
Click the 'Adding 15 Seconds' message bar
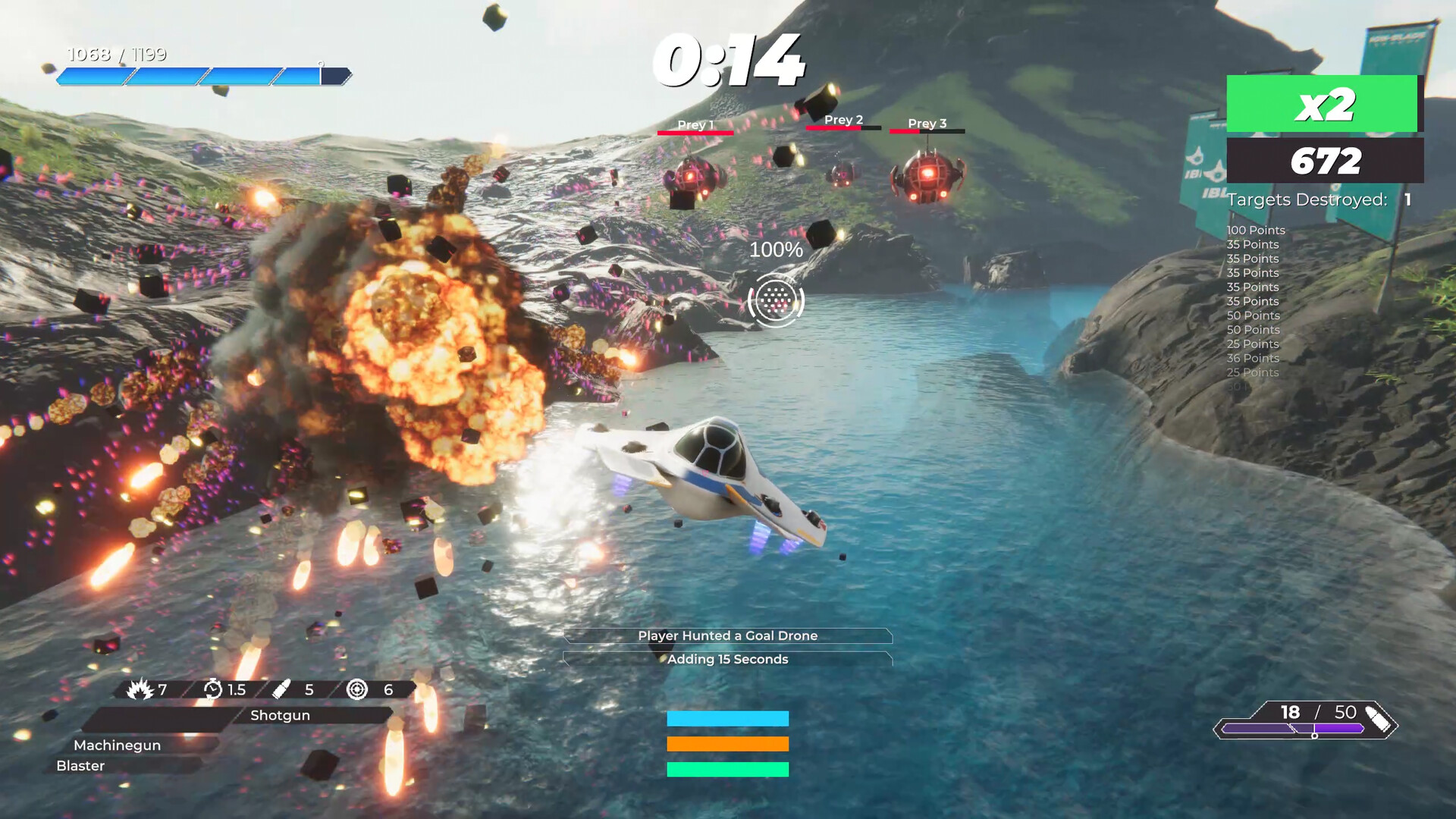pos(728,660)
